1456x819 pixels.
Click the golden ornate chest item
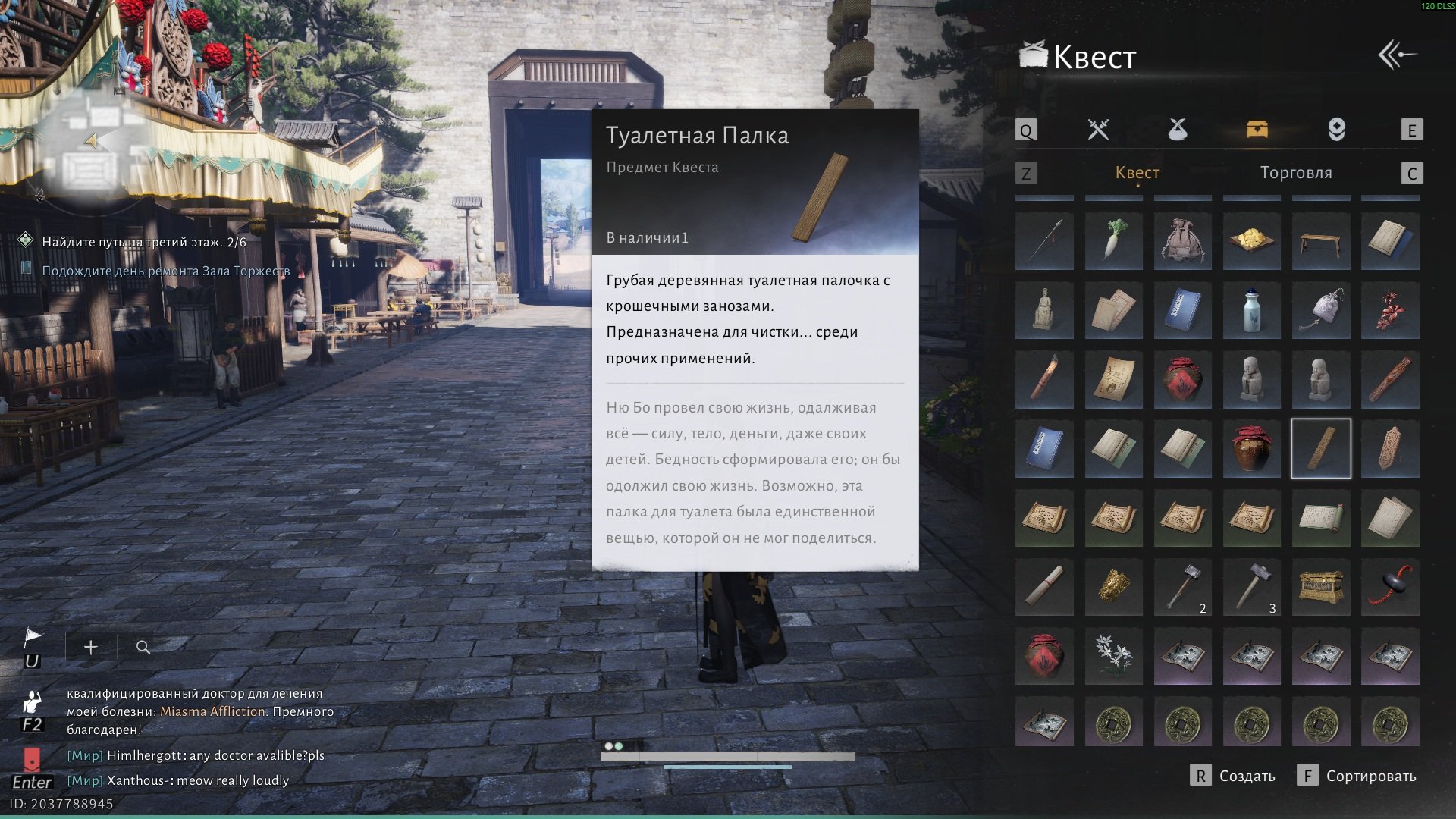pos(1321,586)
